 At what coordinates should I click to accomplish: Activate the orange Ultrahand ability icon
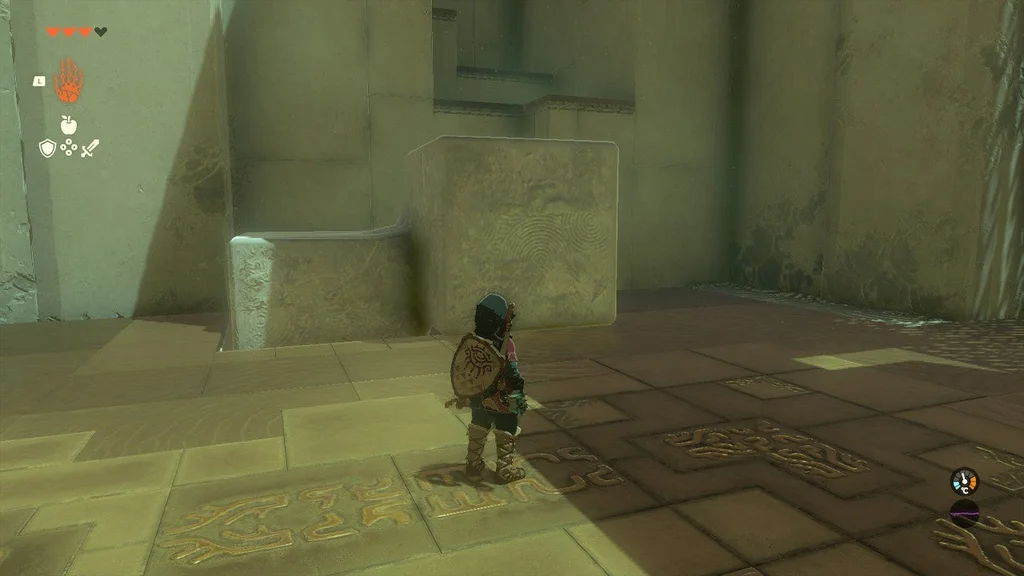[68, 81]
